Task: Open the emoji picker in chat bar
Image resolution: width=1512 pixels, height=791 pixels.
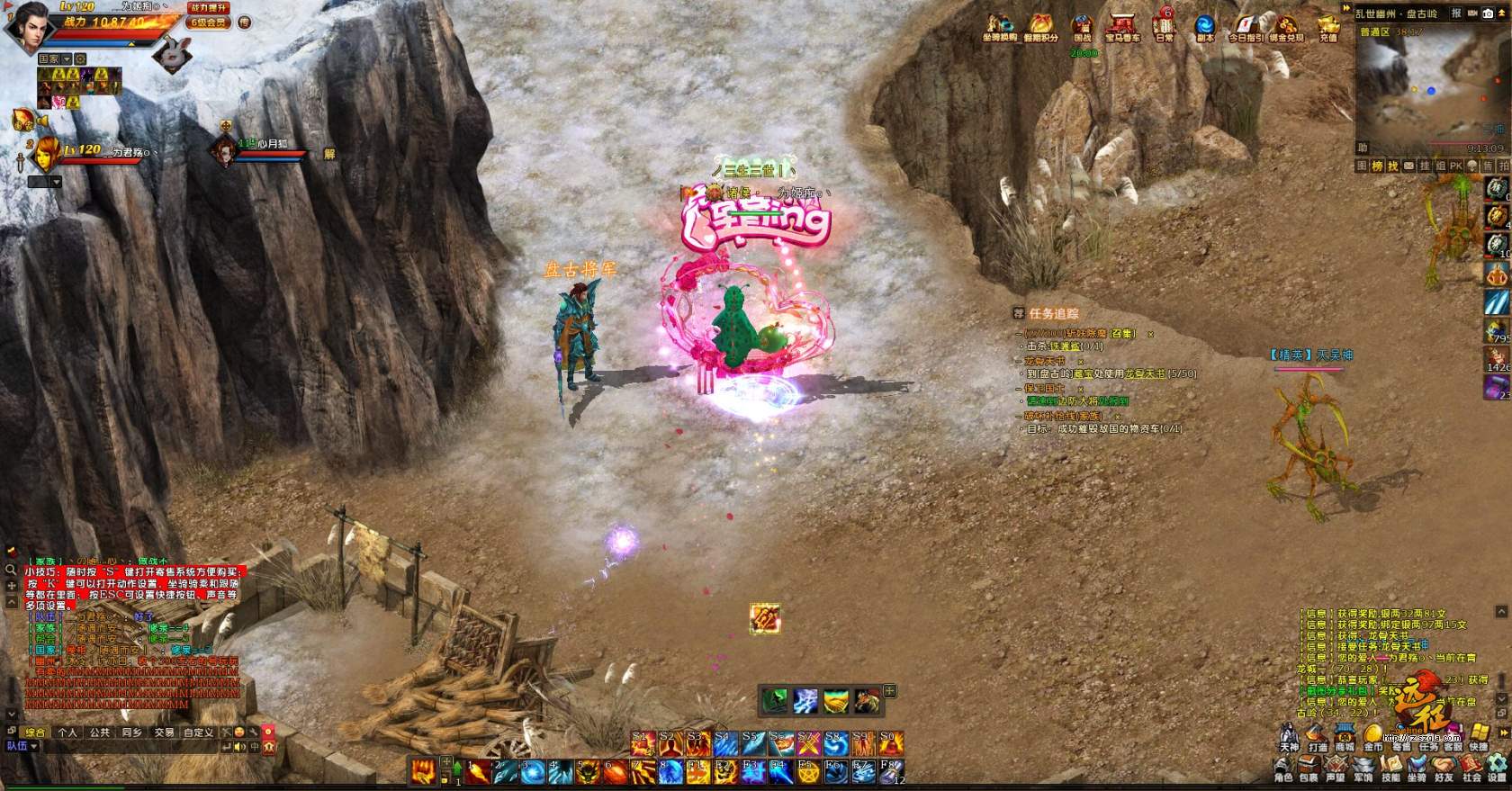Action: pyautogui.click(x=238, y=733)
